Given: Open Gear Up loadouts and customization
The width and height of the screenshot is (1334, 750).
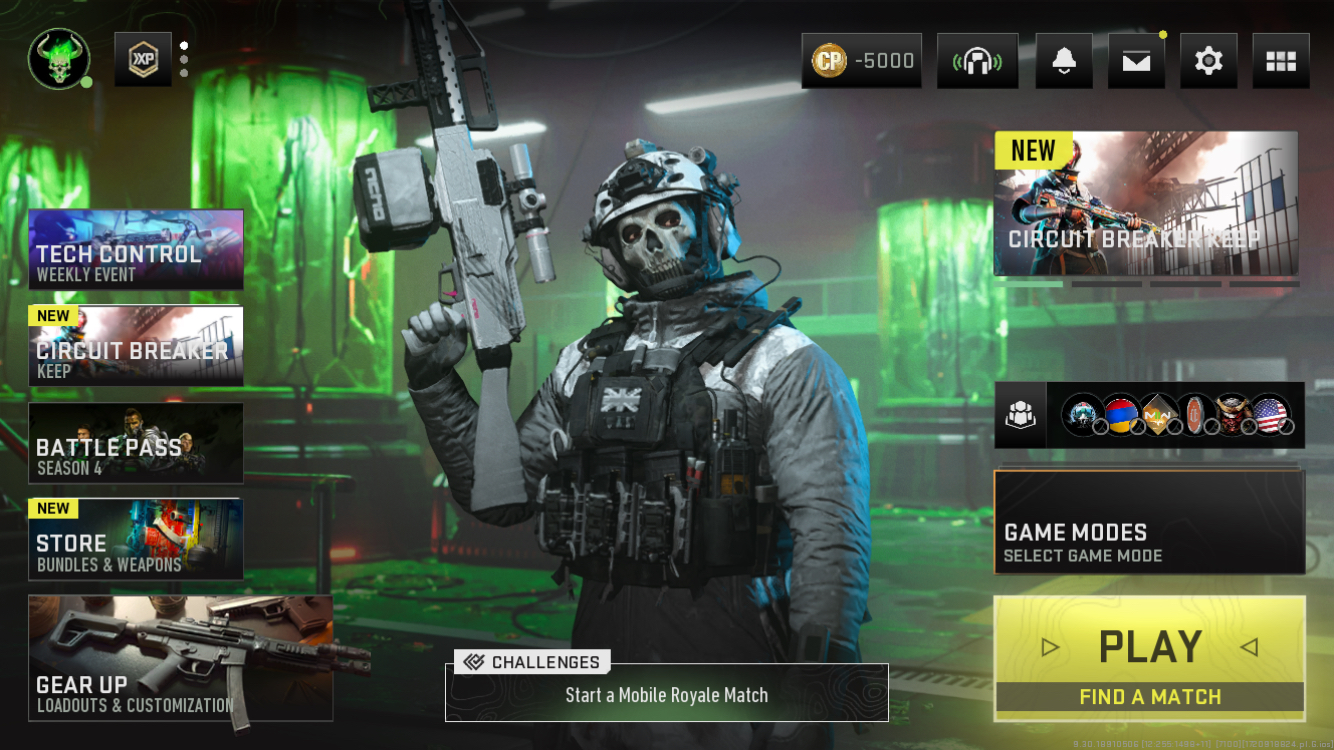Looking at the screenshot, I should 180,658.
